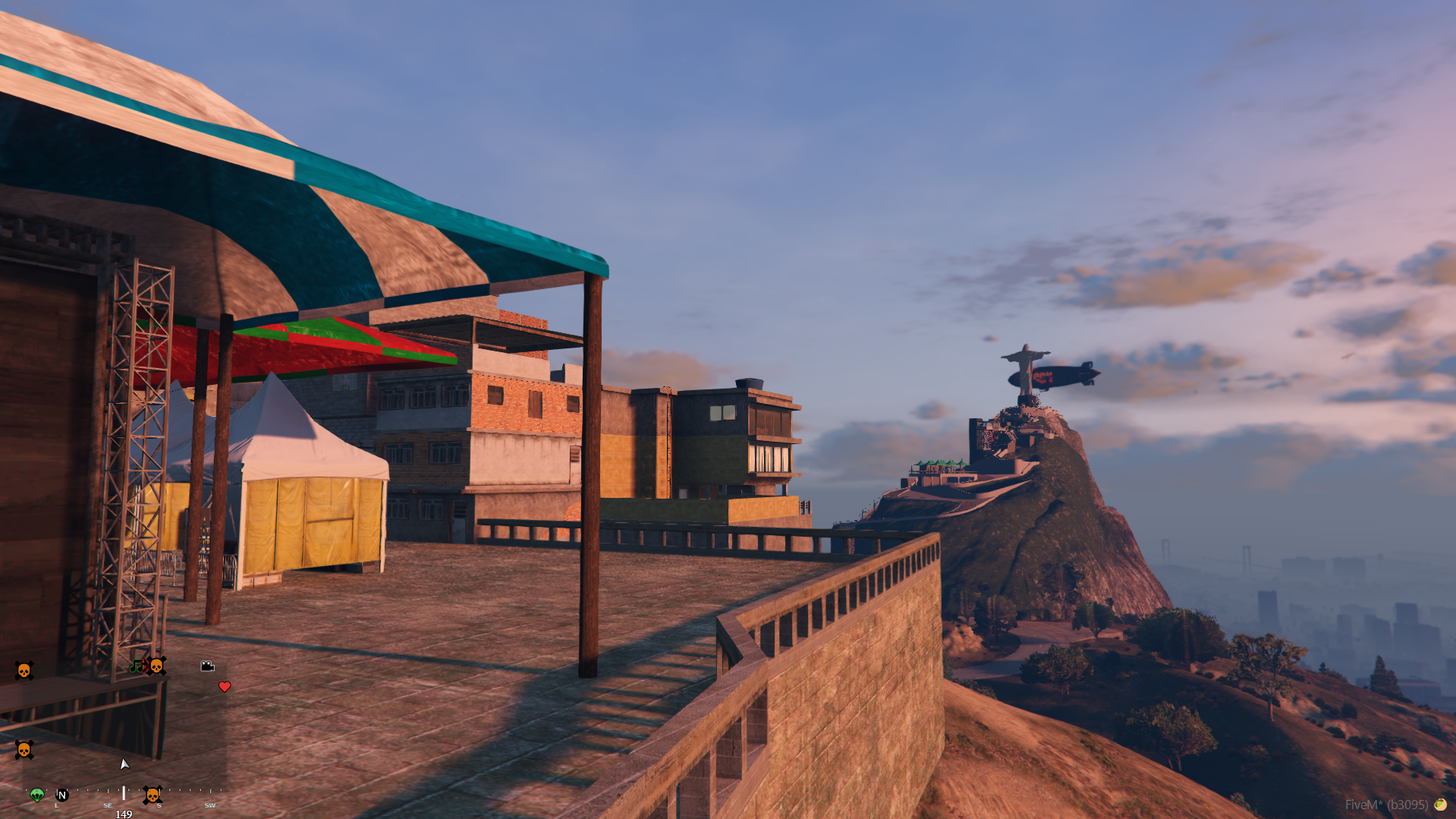Click the white player arrow on minimap
This screenshot has width=1456, height=819.
click(124, 764)
